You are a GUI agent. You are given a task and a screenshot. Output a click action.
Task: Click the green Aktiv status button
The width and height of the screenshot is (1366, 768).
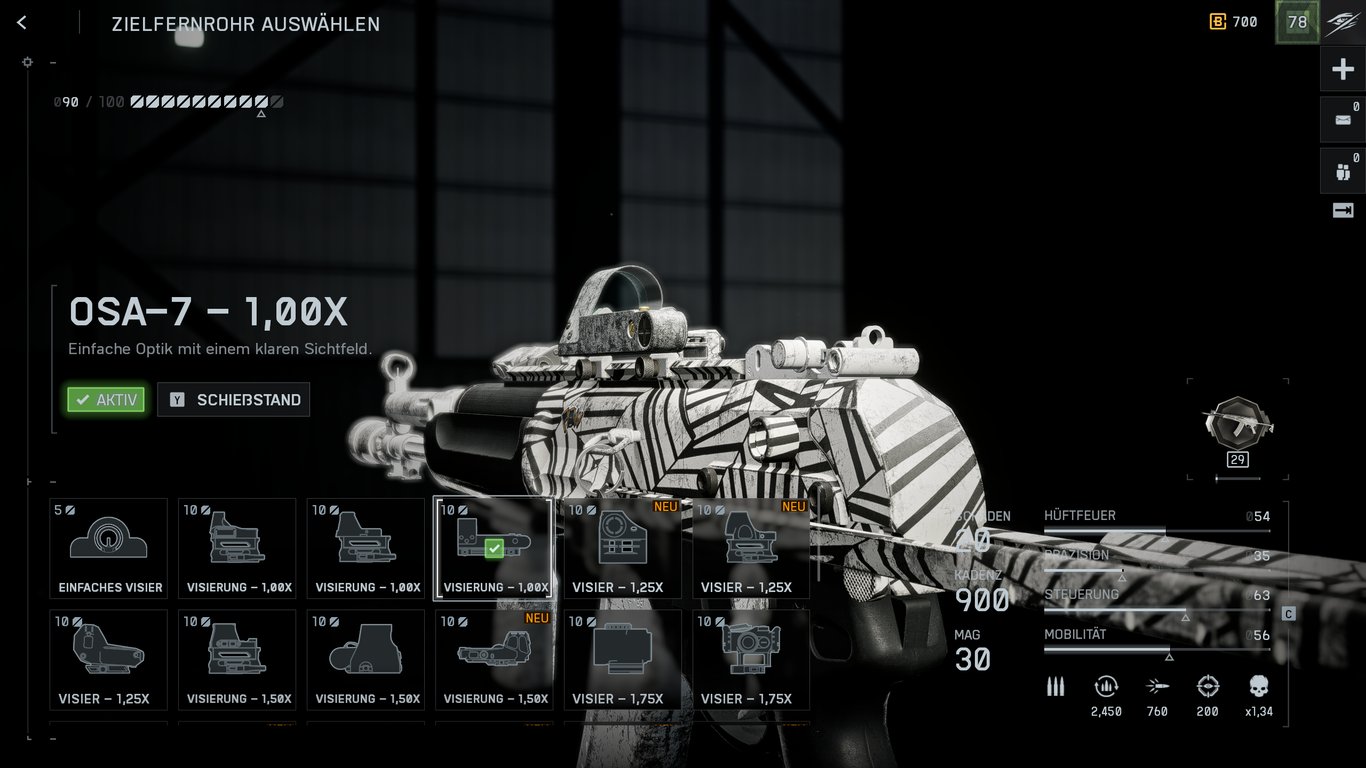pos(106,400)
